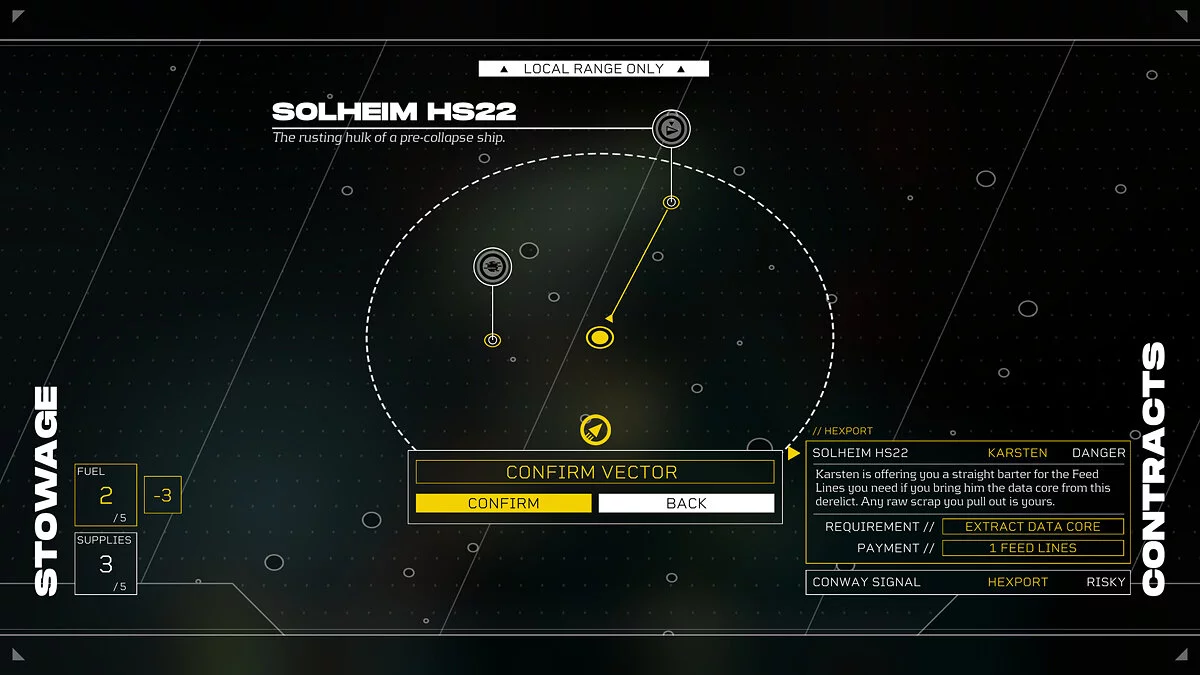1200x675 pixels.
Task: Choose Back to cancel the vector
Action: (686, 503)
